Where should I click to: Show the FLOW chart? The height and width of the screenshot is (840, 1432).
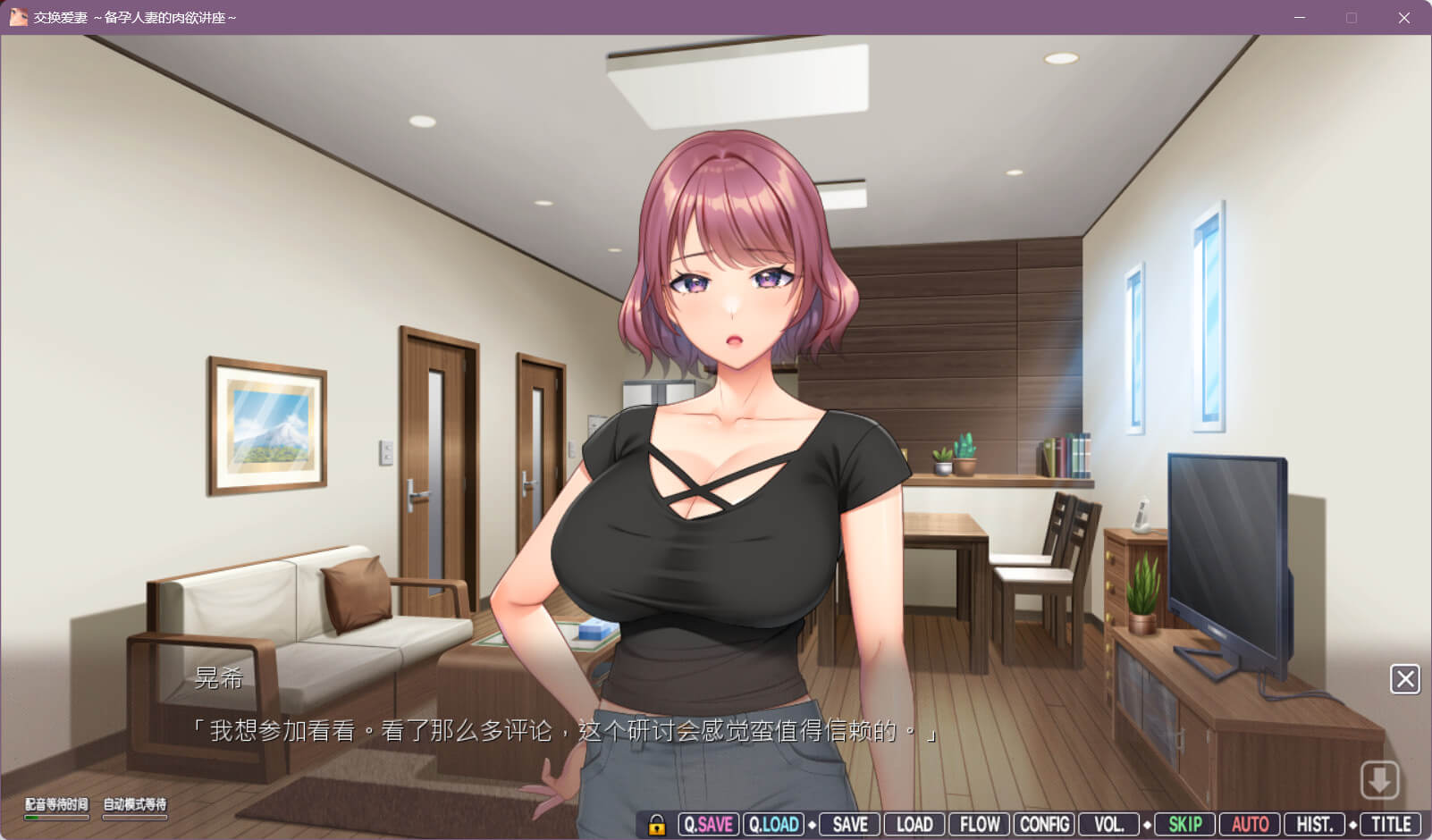coord(980,824)
